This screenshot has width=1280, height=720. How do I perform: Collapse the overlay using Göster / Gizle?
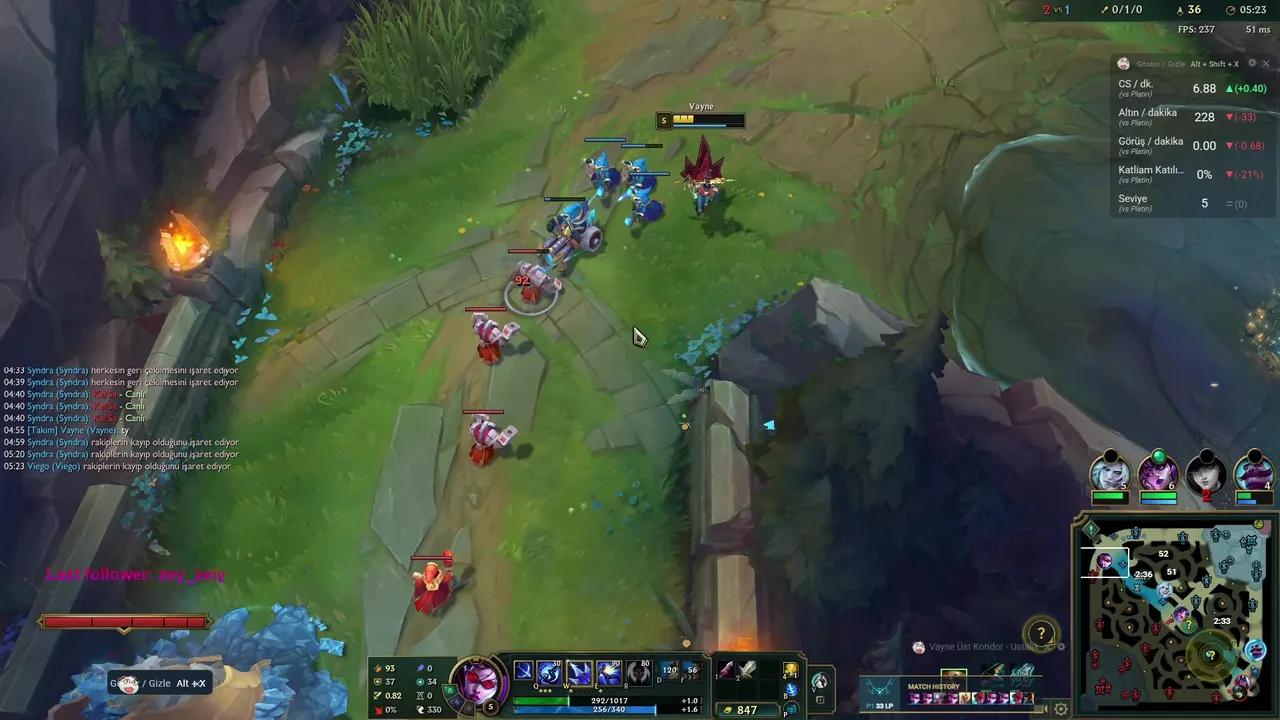1160,63
